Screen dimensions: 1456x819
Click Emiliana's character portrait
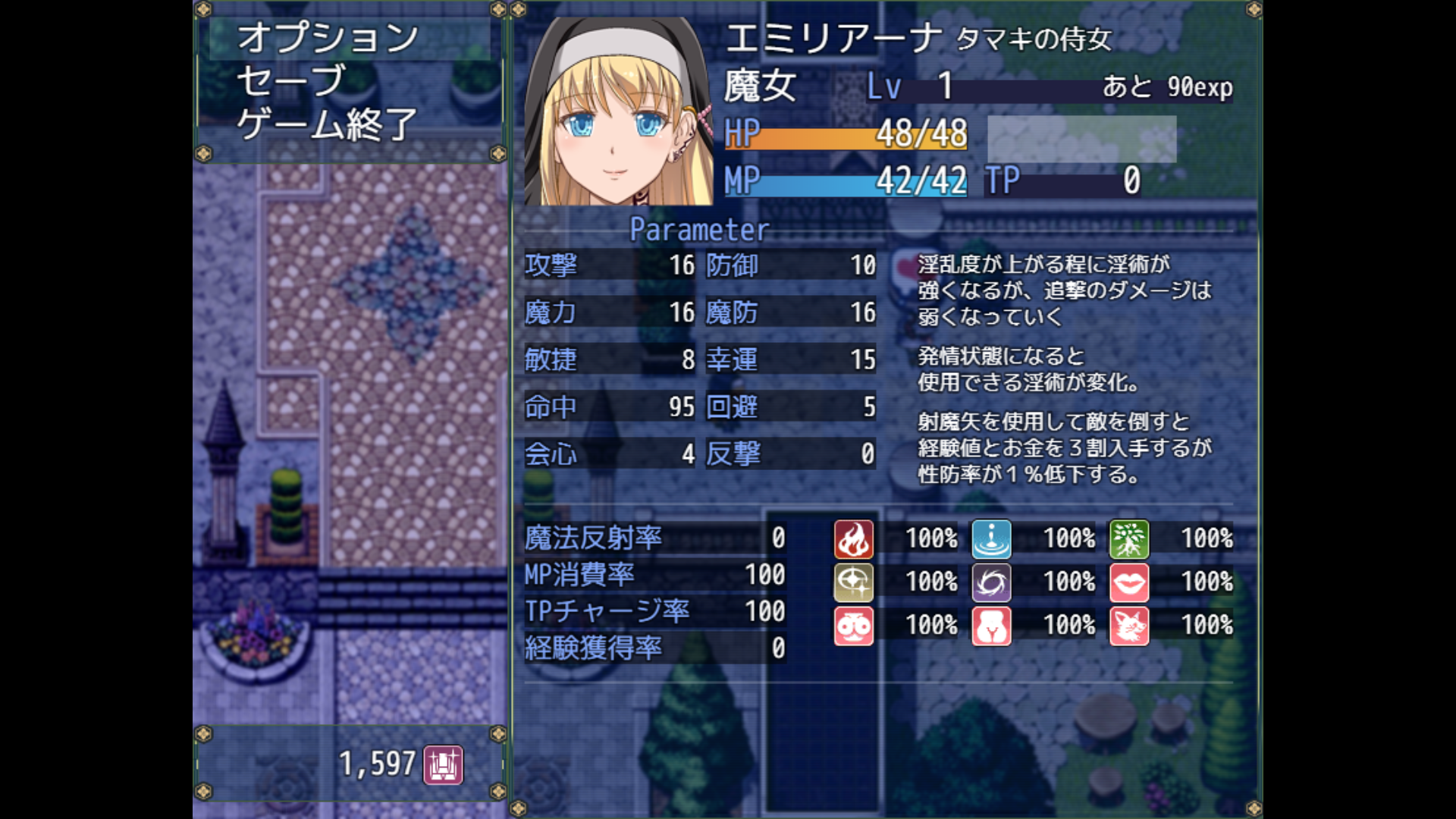(618, 111)
